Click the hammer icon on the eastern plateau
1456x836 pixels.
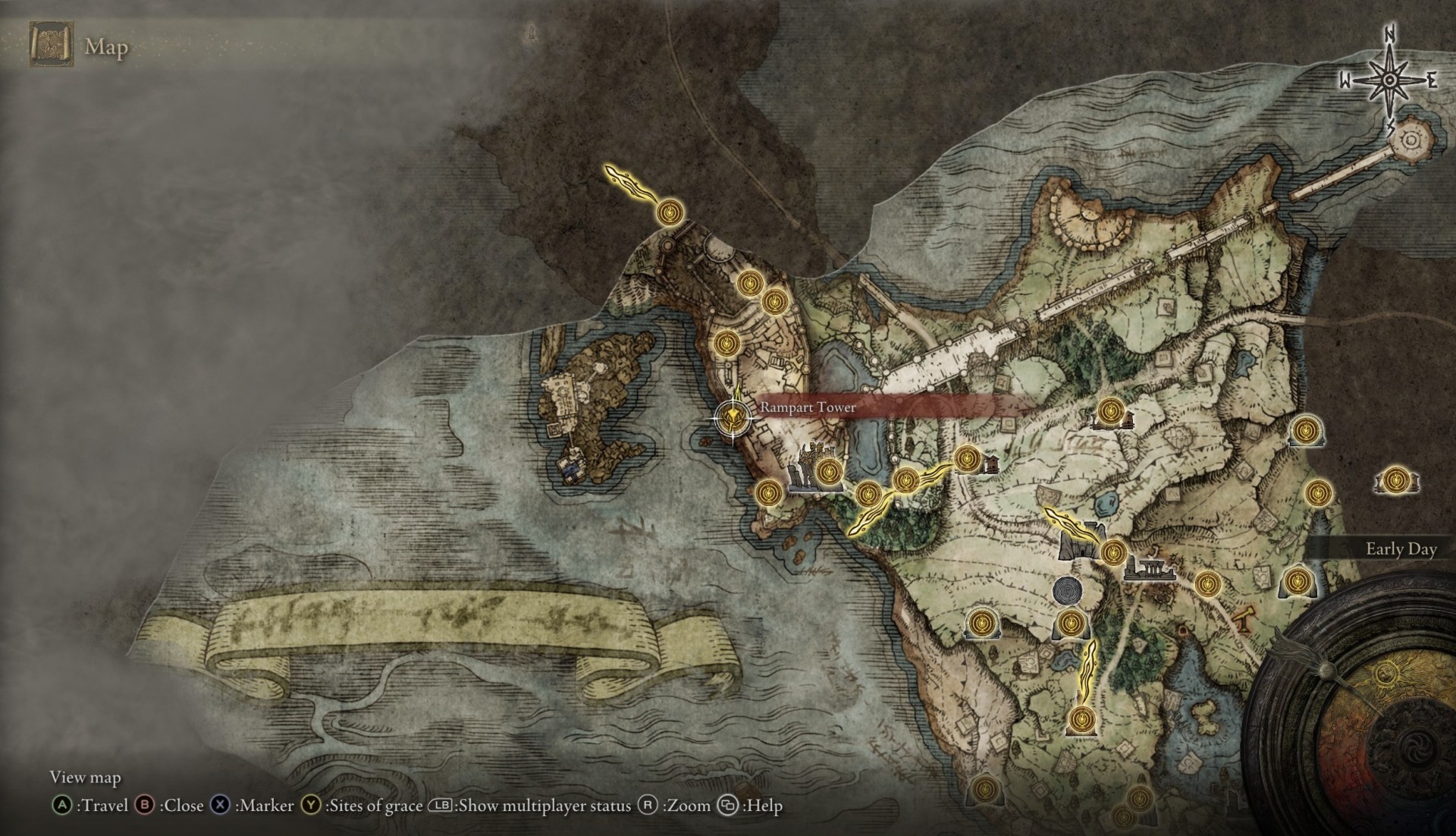(x=1241, y=621)
